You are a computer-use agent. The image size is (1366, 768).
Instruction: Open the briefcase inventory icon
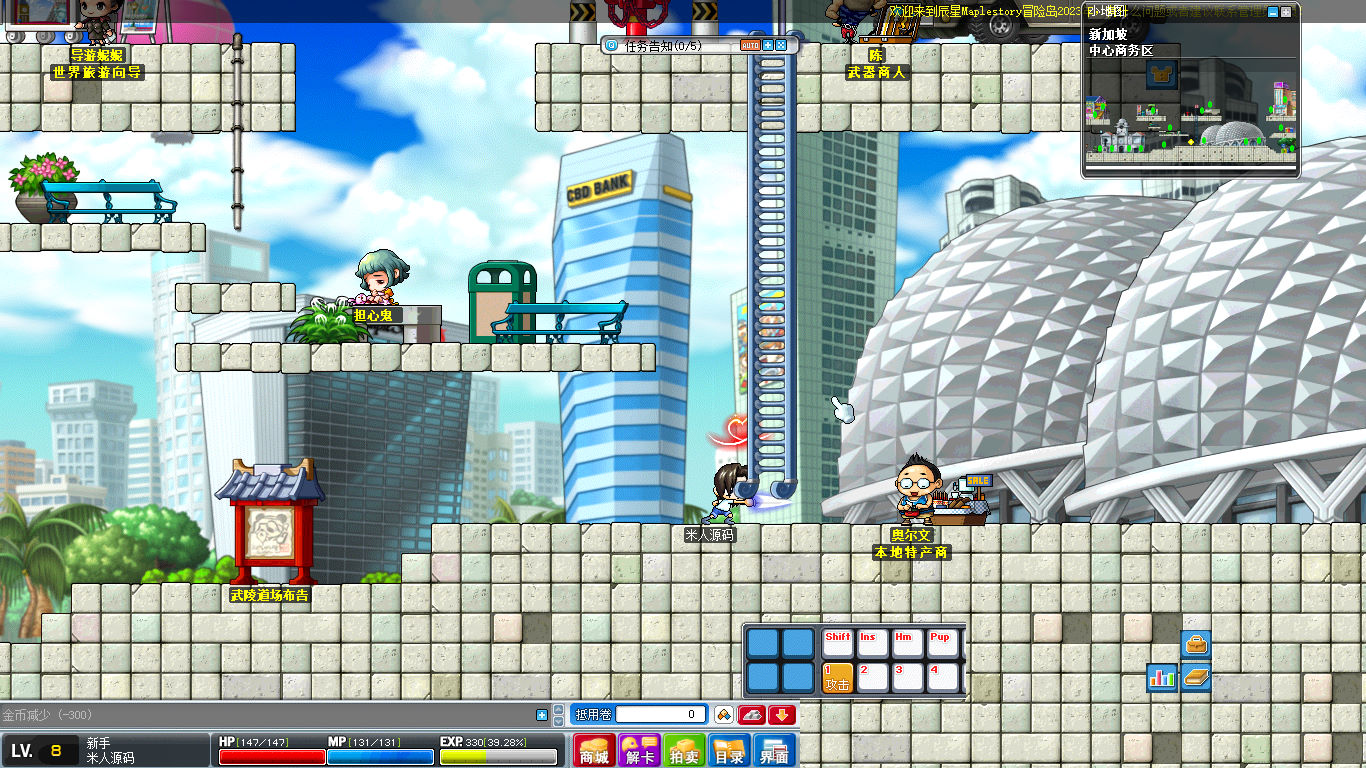pos(1196,644)
